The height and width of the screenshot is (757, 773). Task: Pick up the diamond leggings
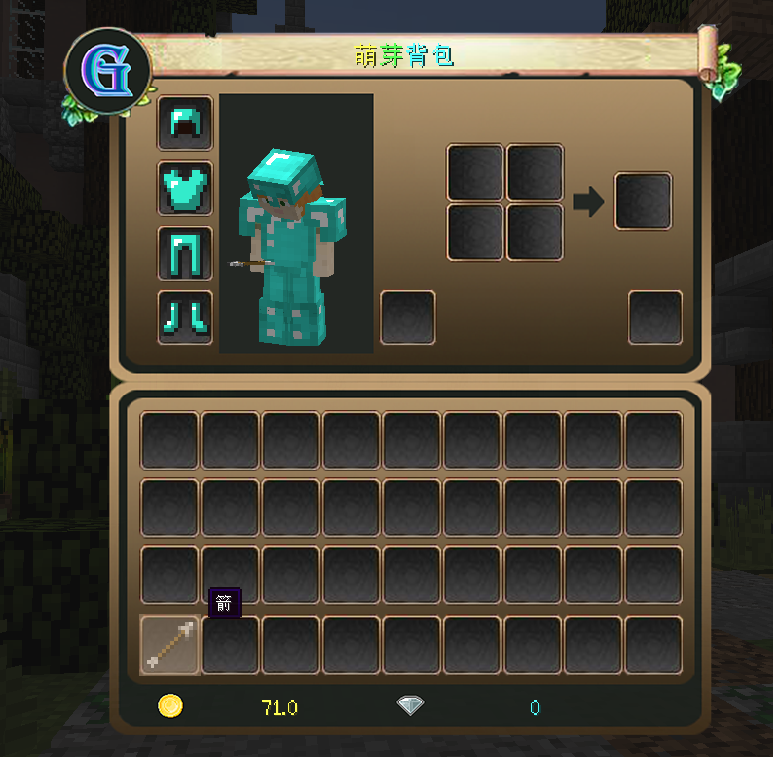(185, 253)
